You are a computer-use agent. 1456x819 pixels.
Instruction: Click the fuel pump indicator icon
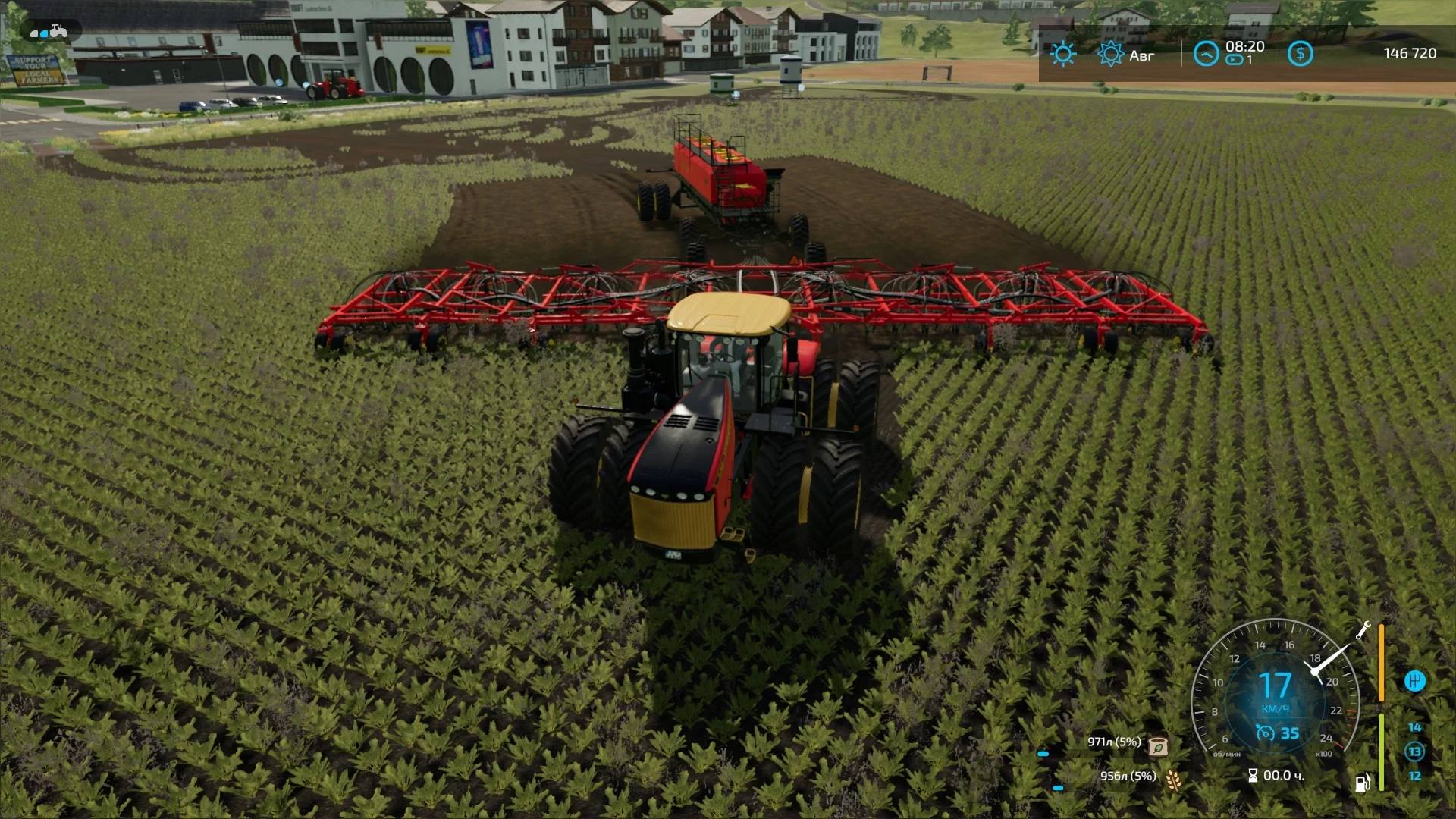[1363, 780]
